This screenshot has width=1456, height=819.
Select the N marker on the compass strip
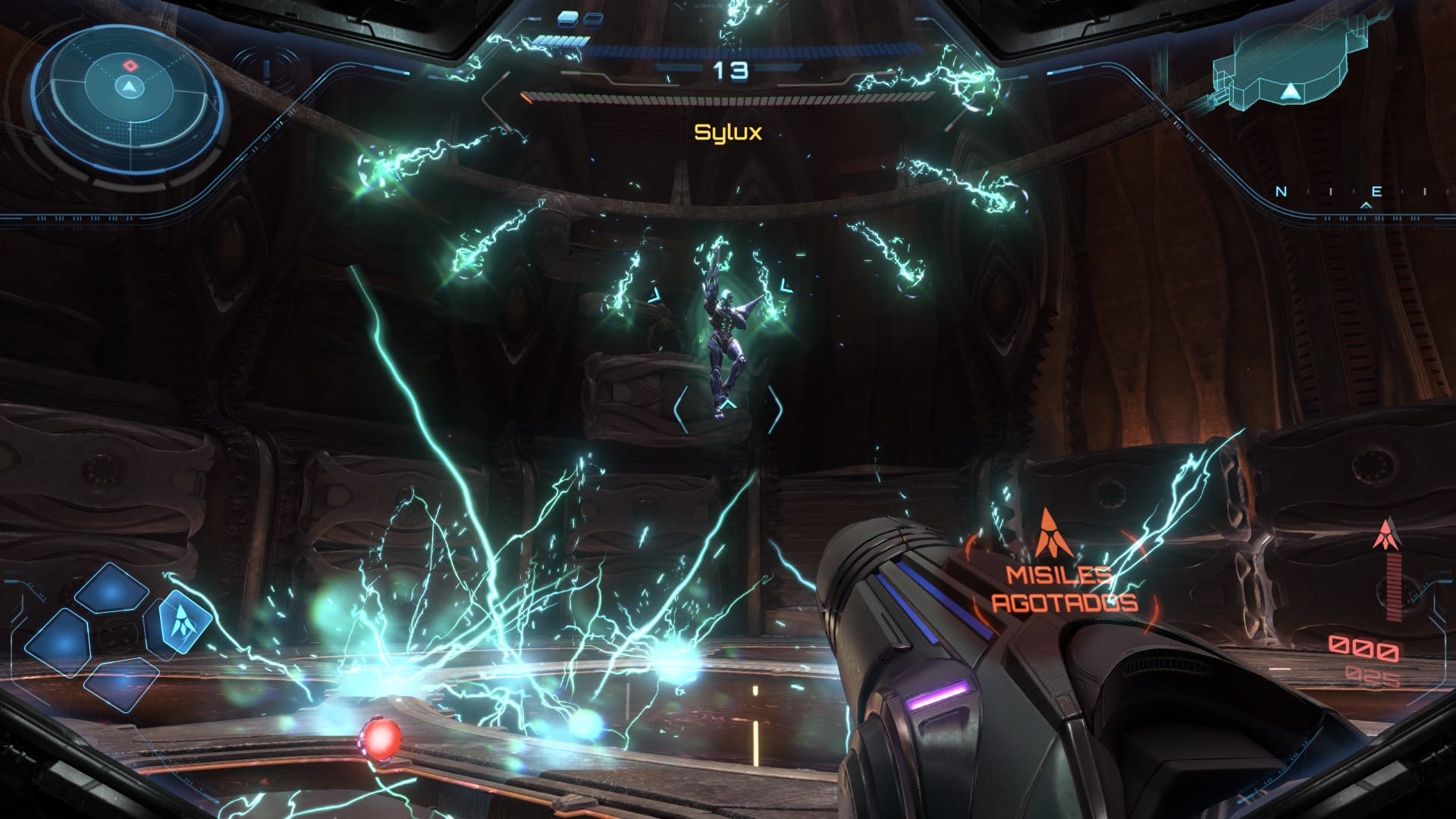[1282, 191]
